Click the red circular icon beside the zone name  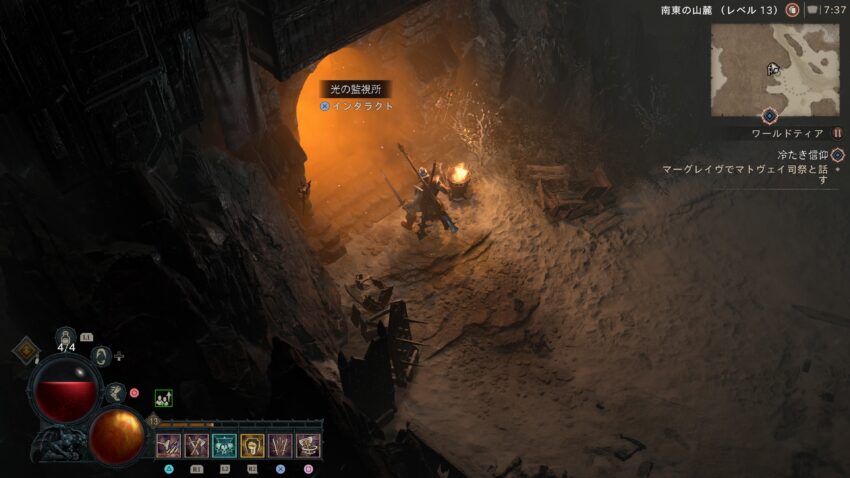[x=792, y=10]
